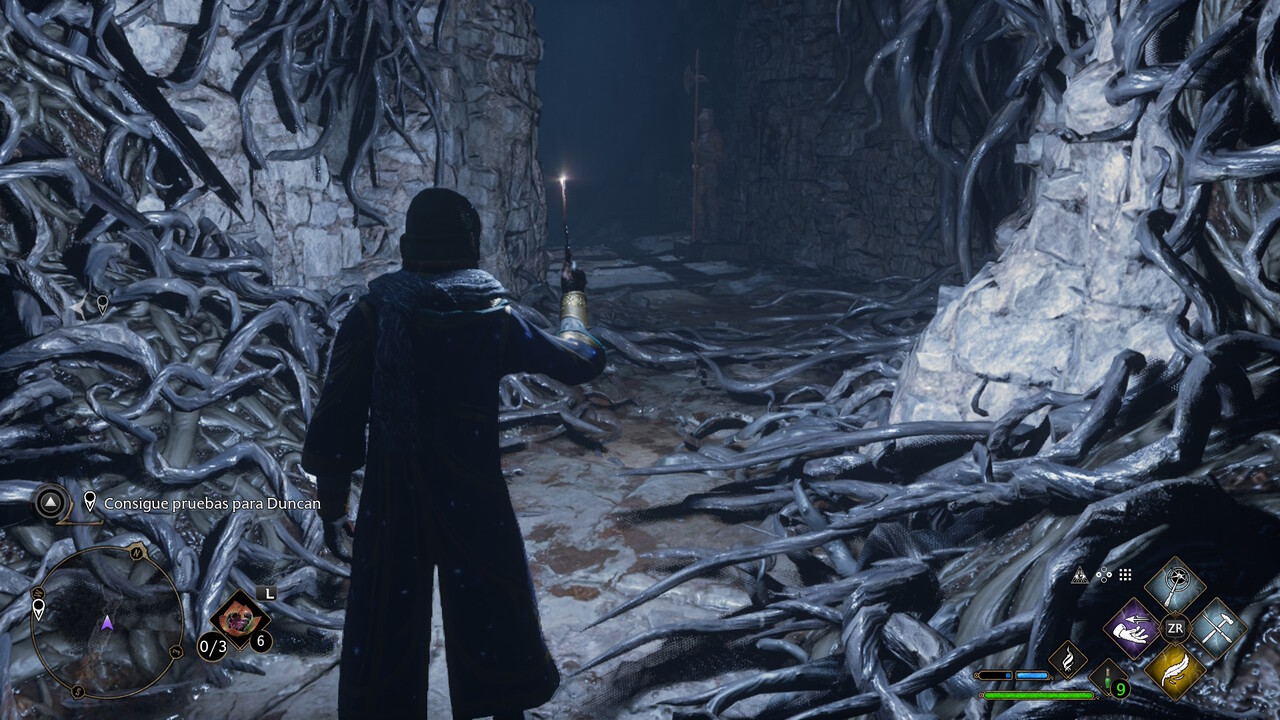Open the four-dot spell set selector
The image size is (1280, 720).
pyautogui.click(x=1103, y=575)
